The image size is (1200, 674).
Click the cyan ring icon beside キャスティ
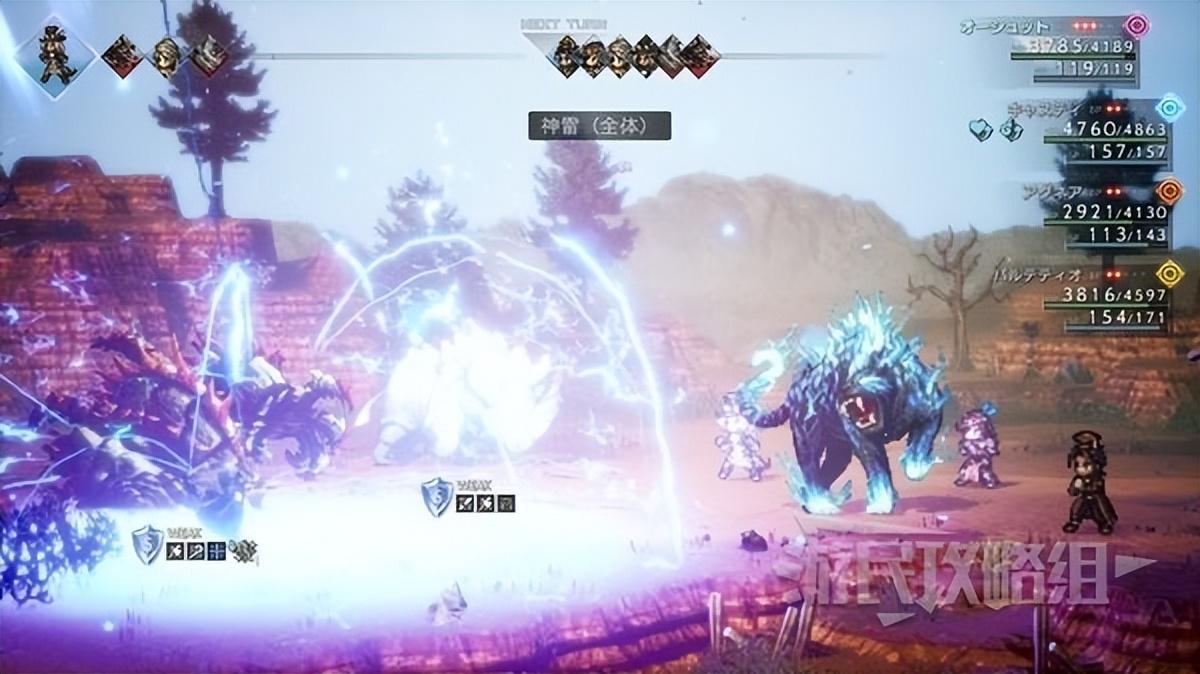1167,108
